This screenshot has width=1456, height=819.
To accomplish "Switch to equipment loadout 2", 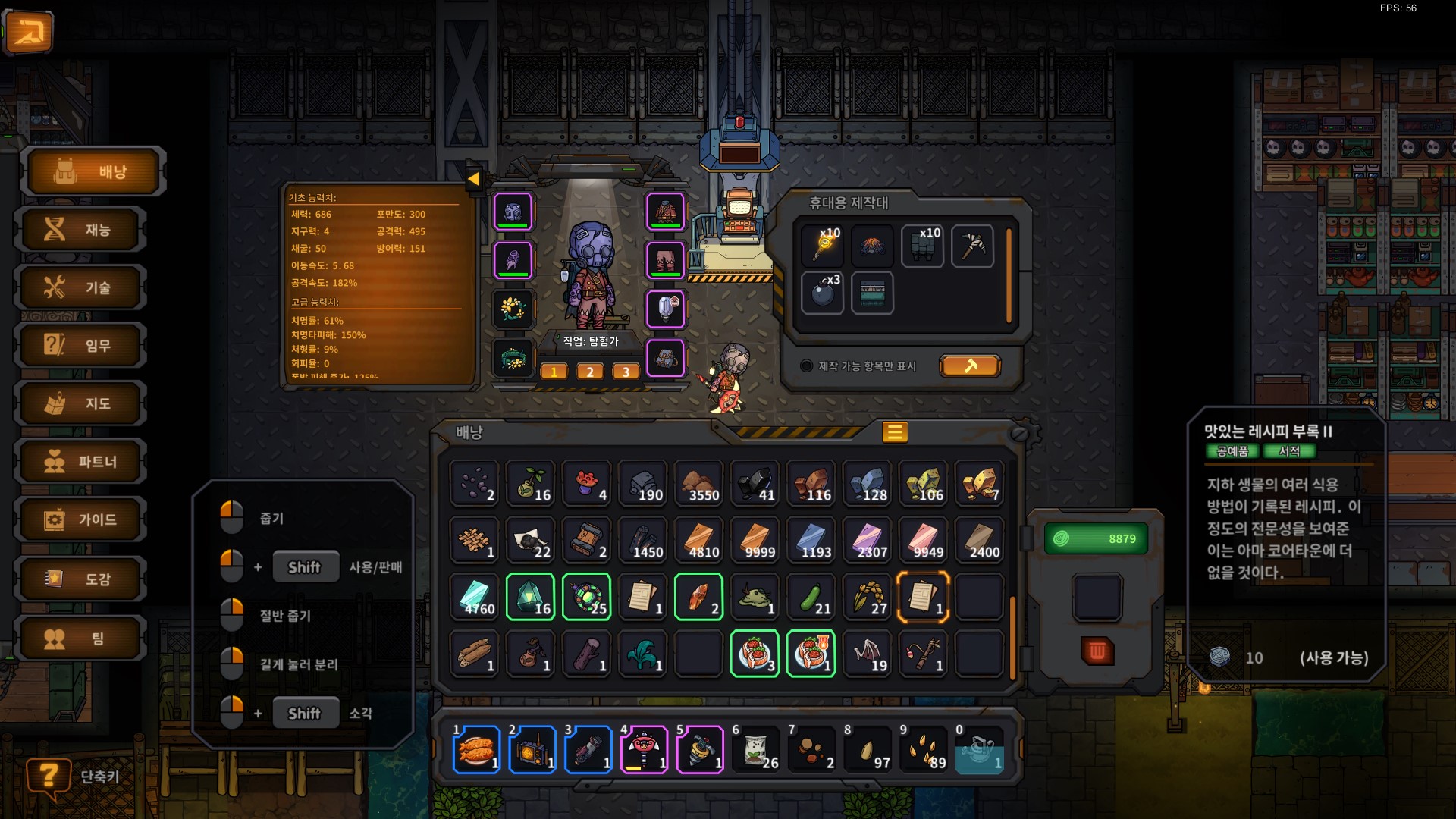I will click(x=590, y=372).
